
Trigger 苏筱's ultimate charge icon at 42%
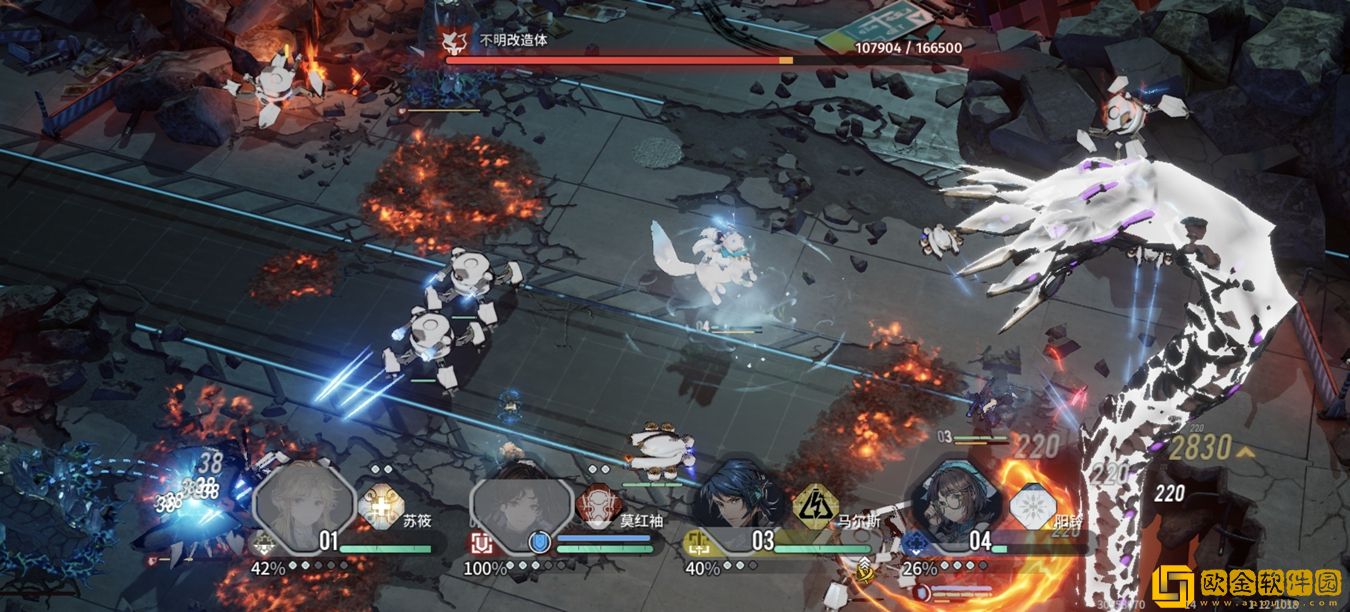[265, 543]
